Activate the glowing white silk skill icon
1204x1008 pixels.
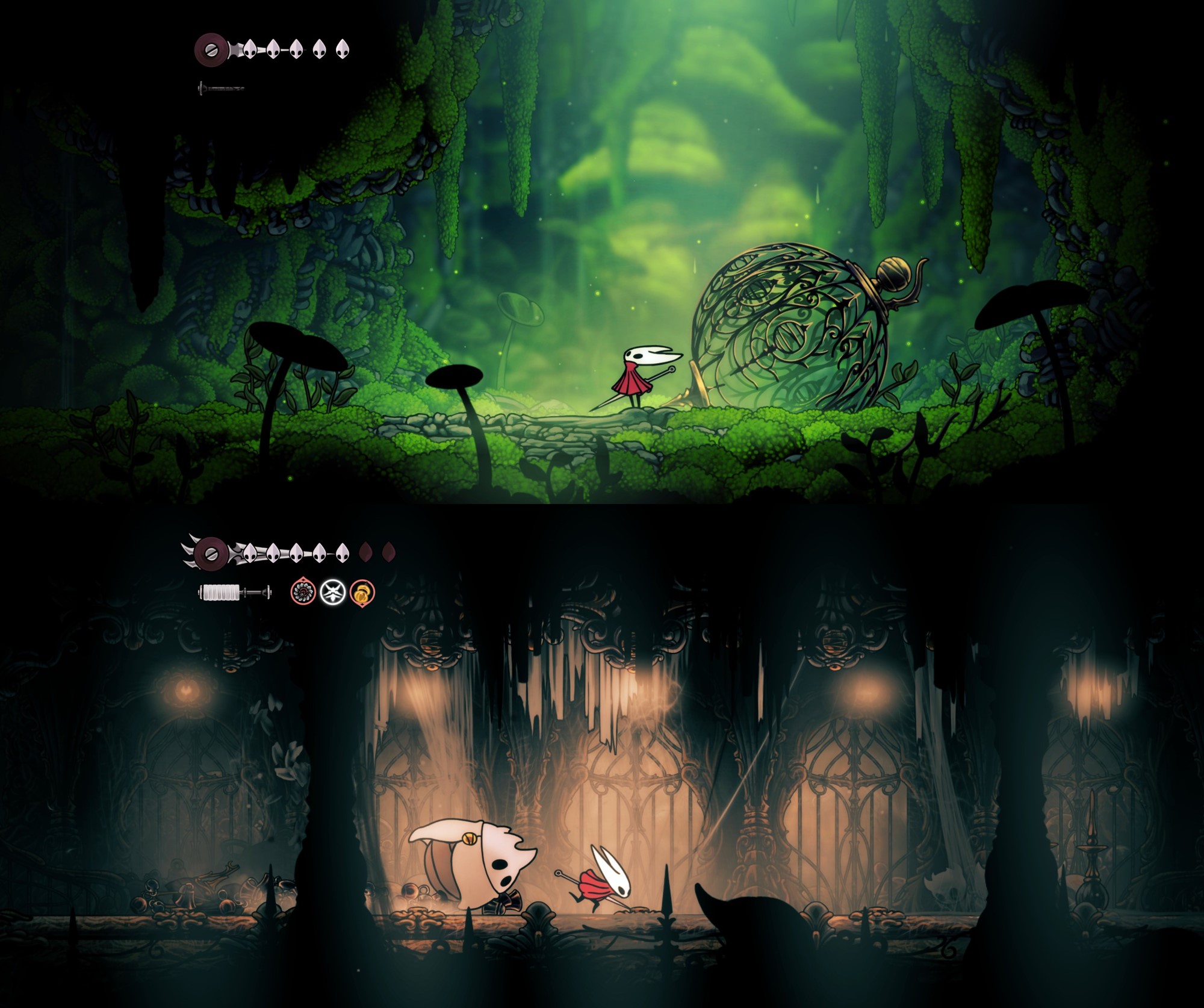(332, 592)
